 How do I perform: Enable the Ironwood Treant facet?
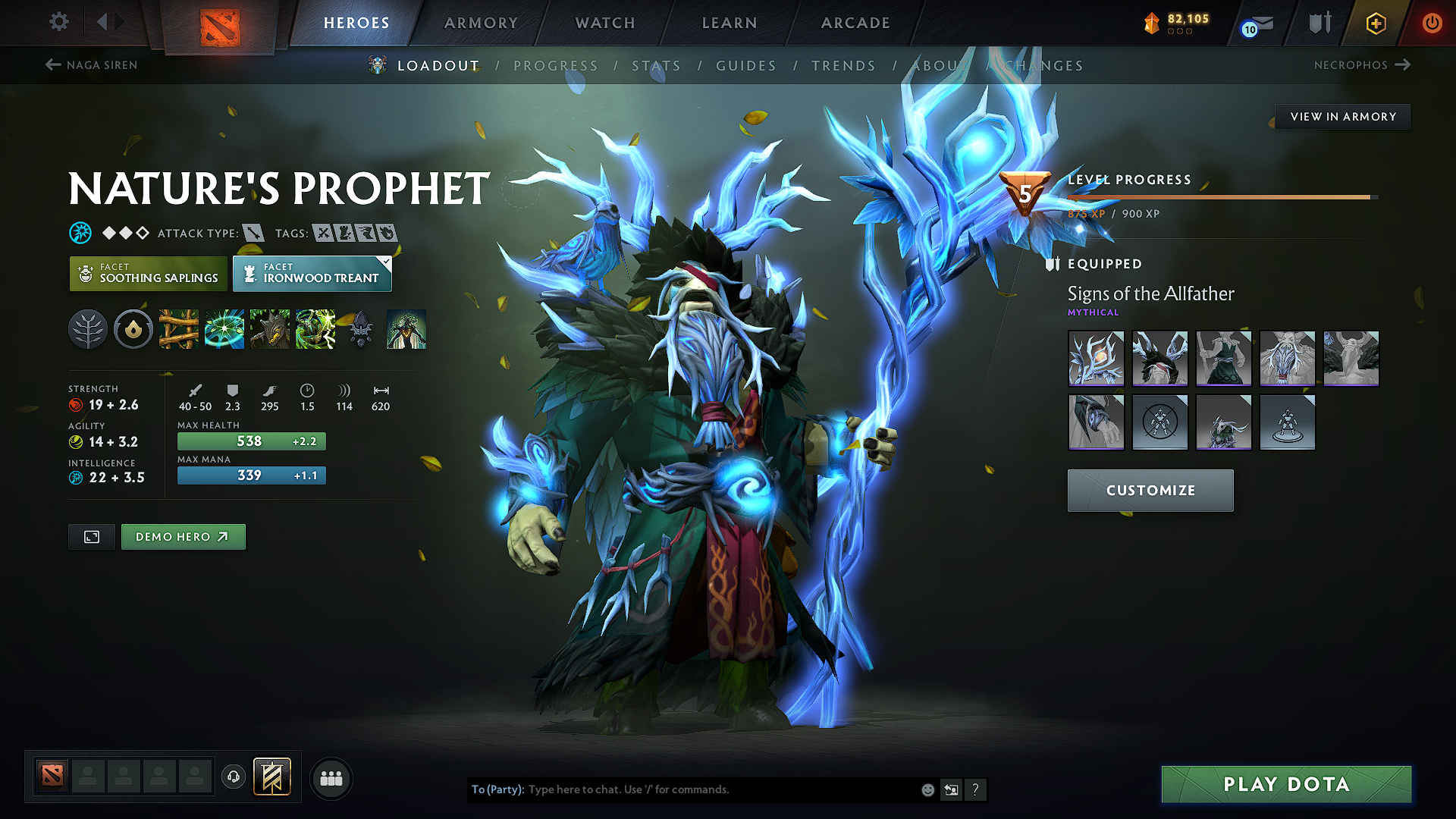(312, 273)
